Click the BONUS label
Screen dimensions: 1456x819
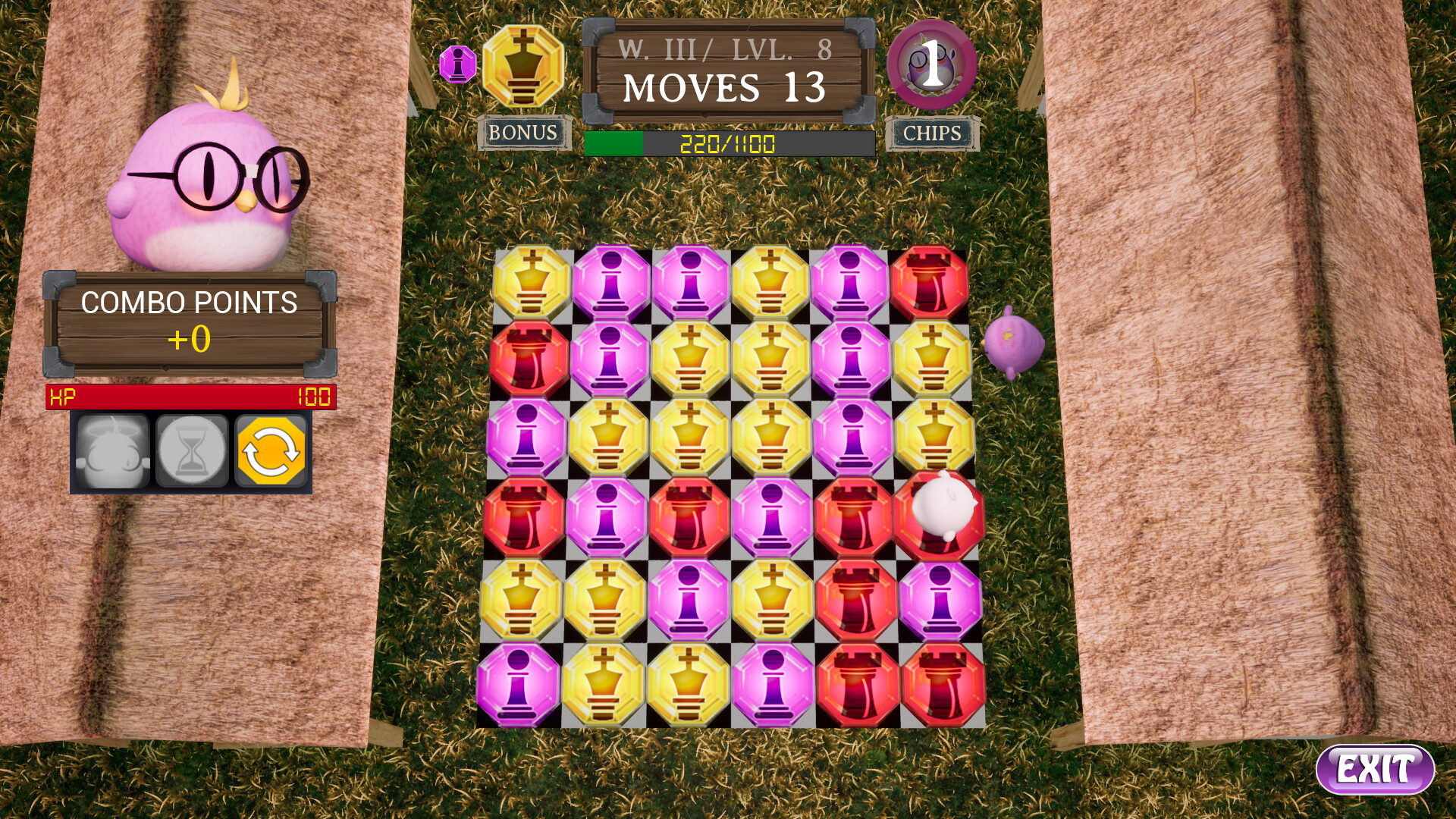click(522, 133)
